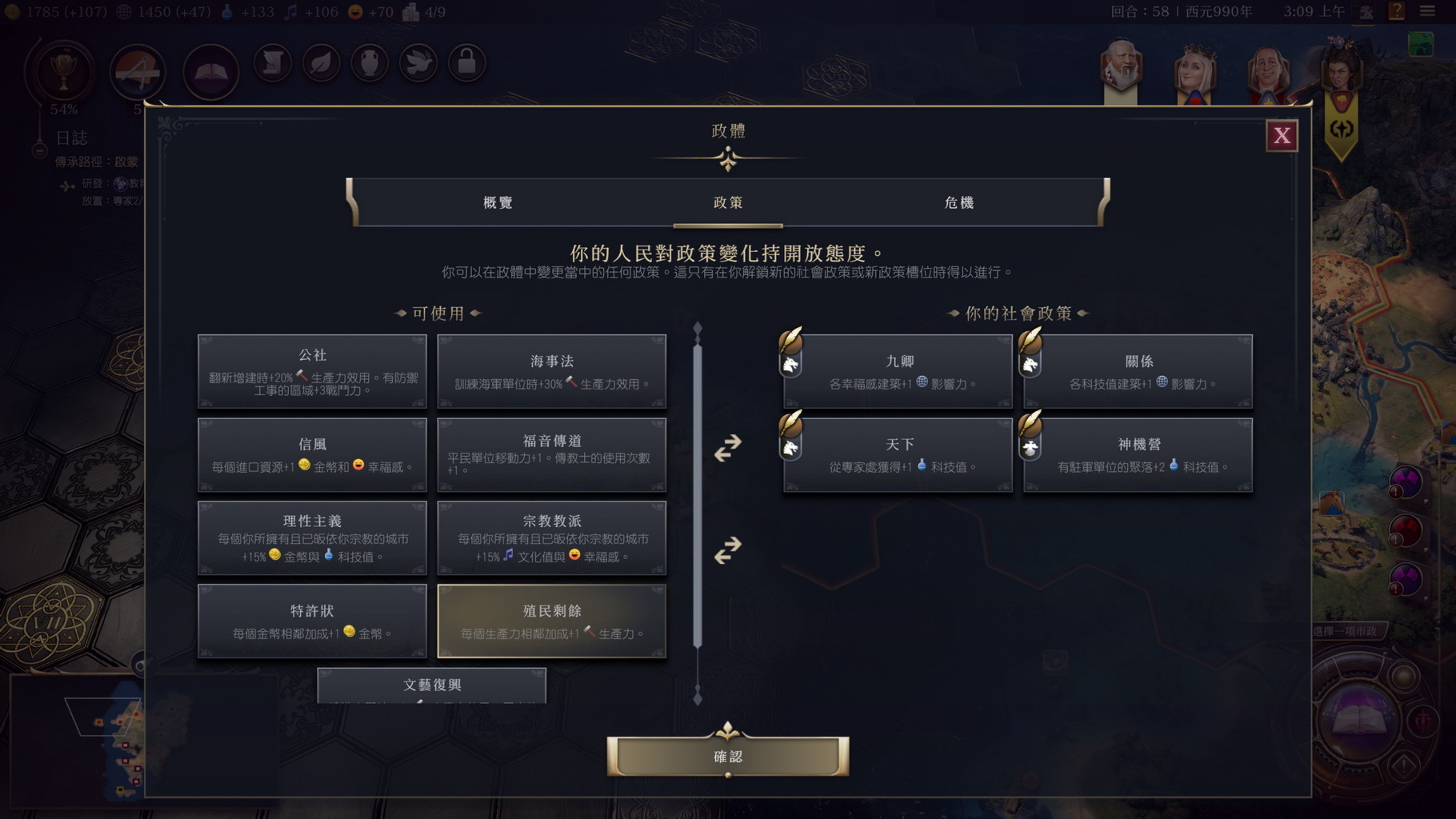The image size is (1456, 819).
Task: Select the scroll icon in the top row
Action: click(272, 62)
